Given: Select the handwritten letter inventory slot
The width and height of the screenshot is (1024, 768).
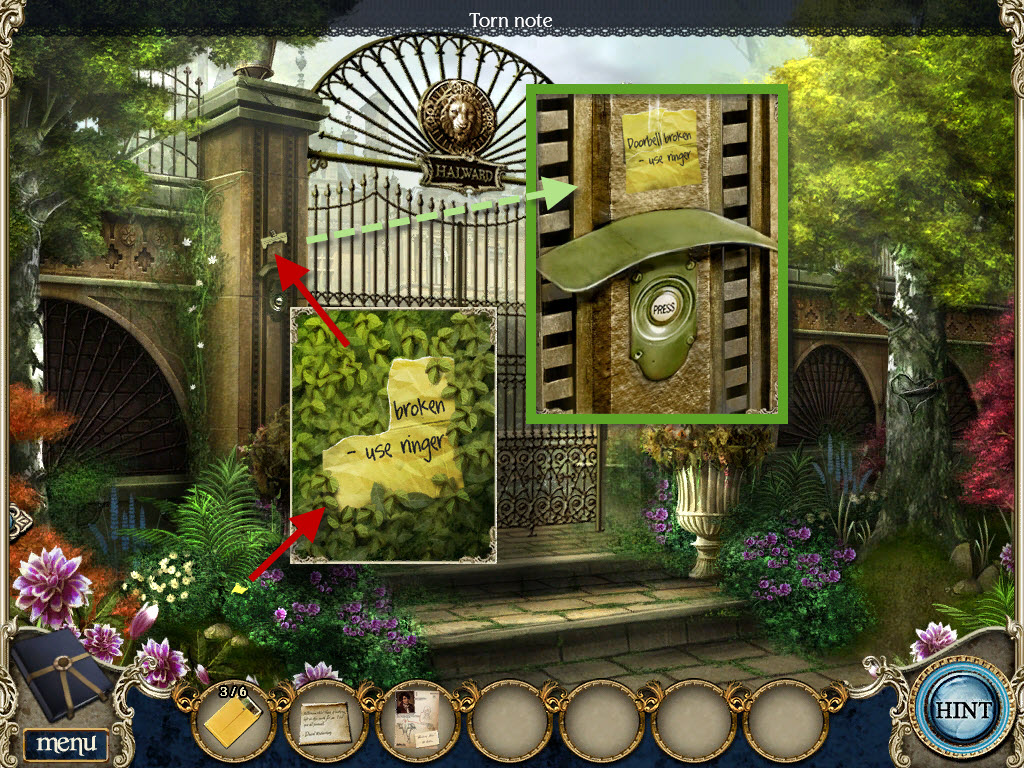Looking at the screenshot, I should pyautogui.click(x=326, y=720).
